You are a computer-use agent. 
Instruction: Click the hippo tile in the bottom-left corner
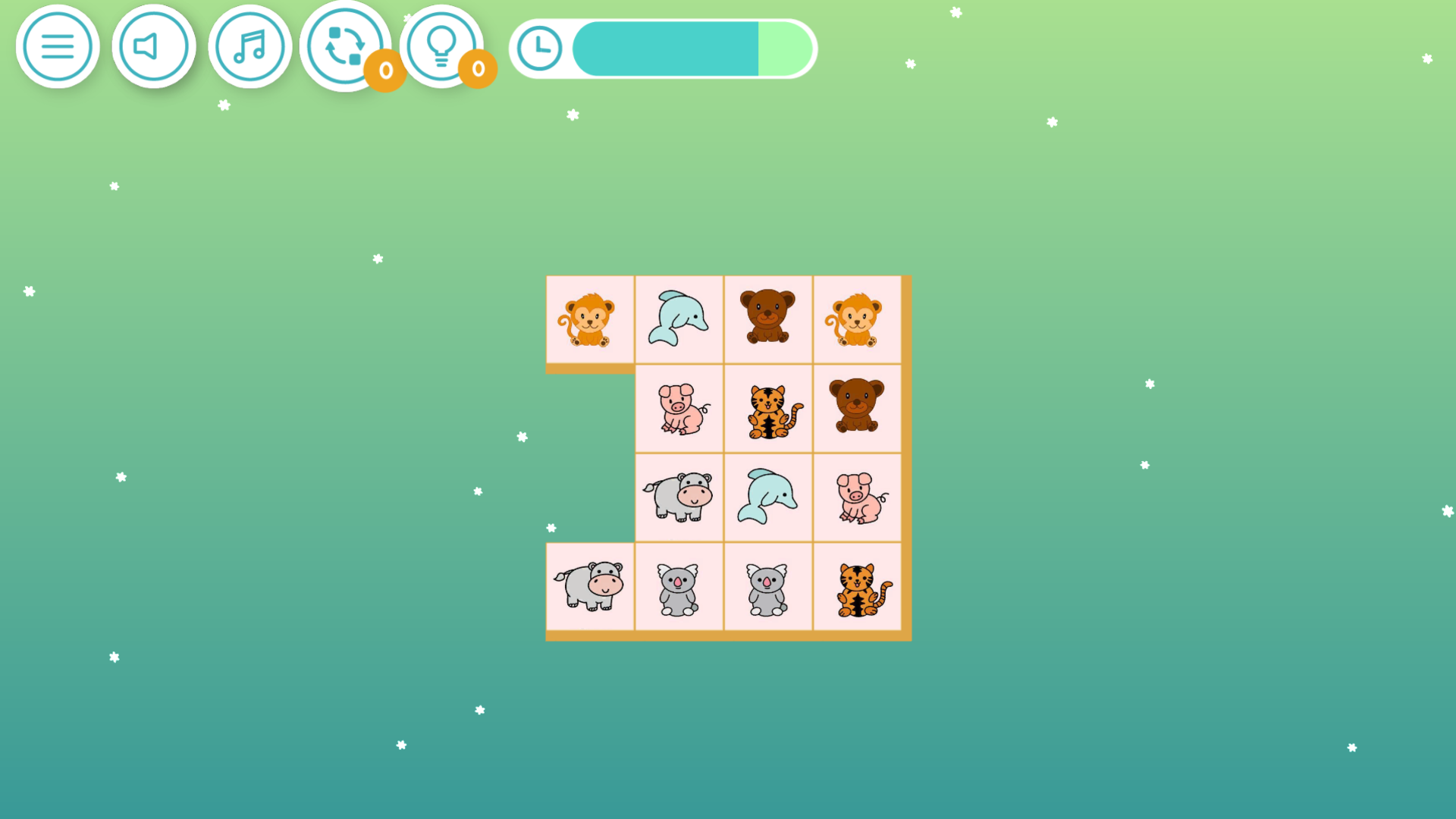pyautogui.click(x=589, y=587)
